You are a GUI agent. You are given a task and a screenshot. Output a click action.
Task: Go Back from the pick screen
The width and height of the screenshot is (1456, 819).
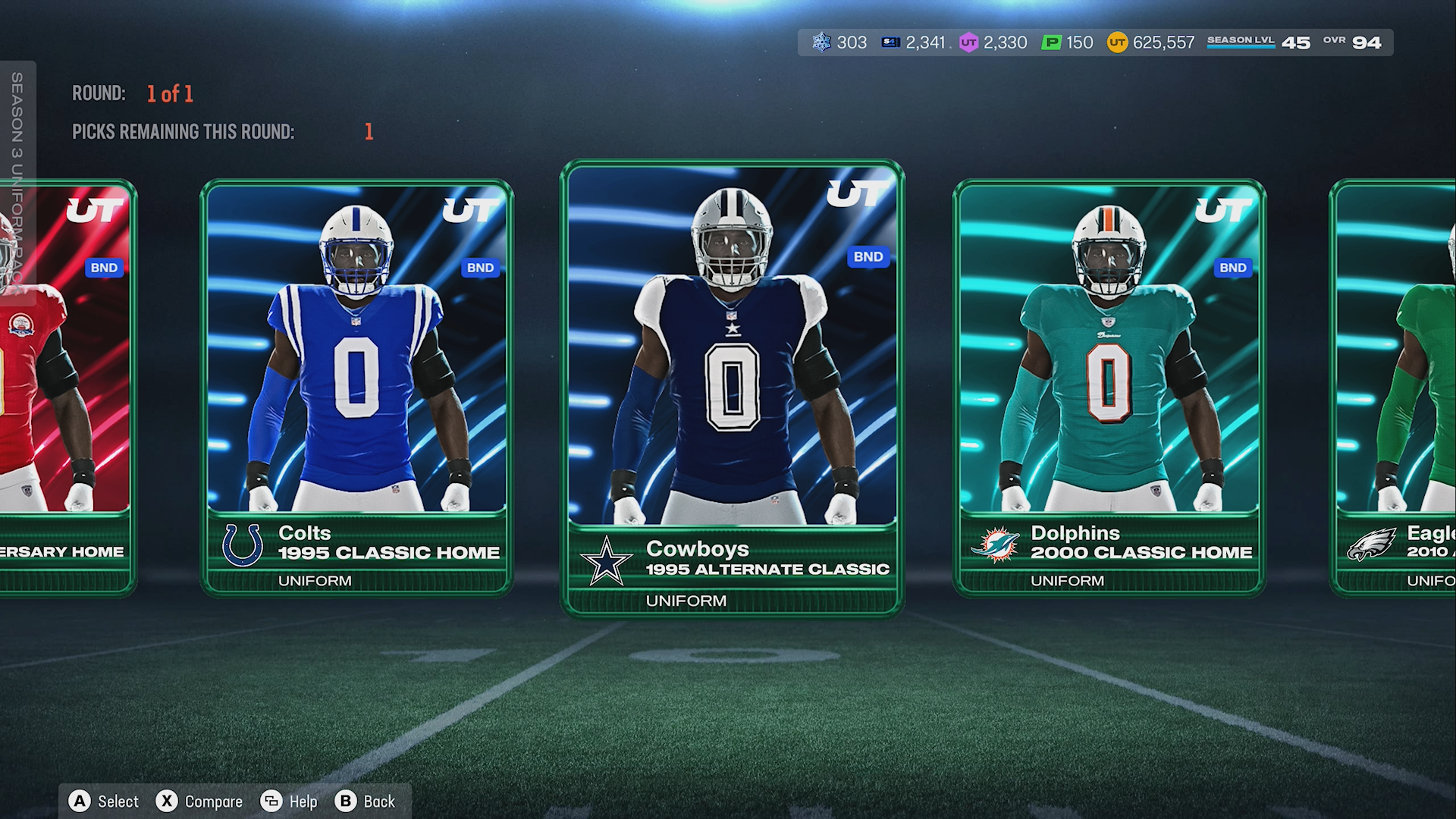point(366,802)
